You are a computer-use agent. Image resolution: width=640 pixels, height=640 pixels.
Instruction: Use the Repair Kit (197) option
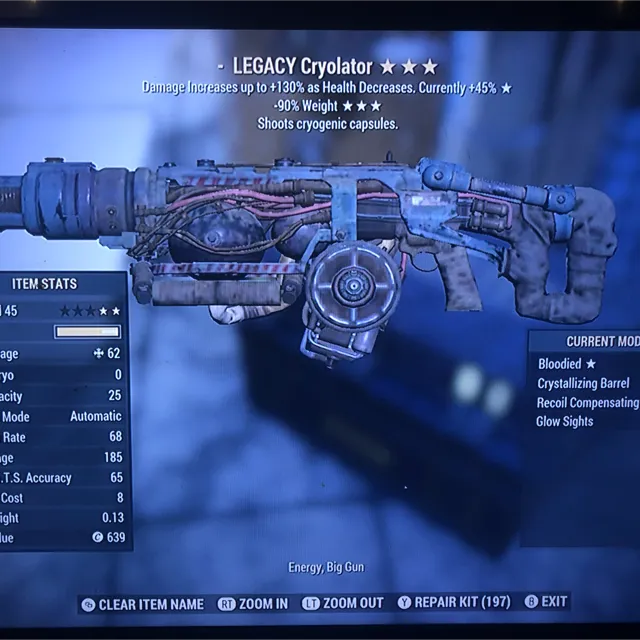point(463,603)
